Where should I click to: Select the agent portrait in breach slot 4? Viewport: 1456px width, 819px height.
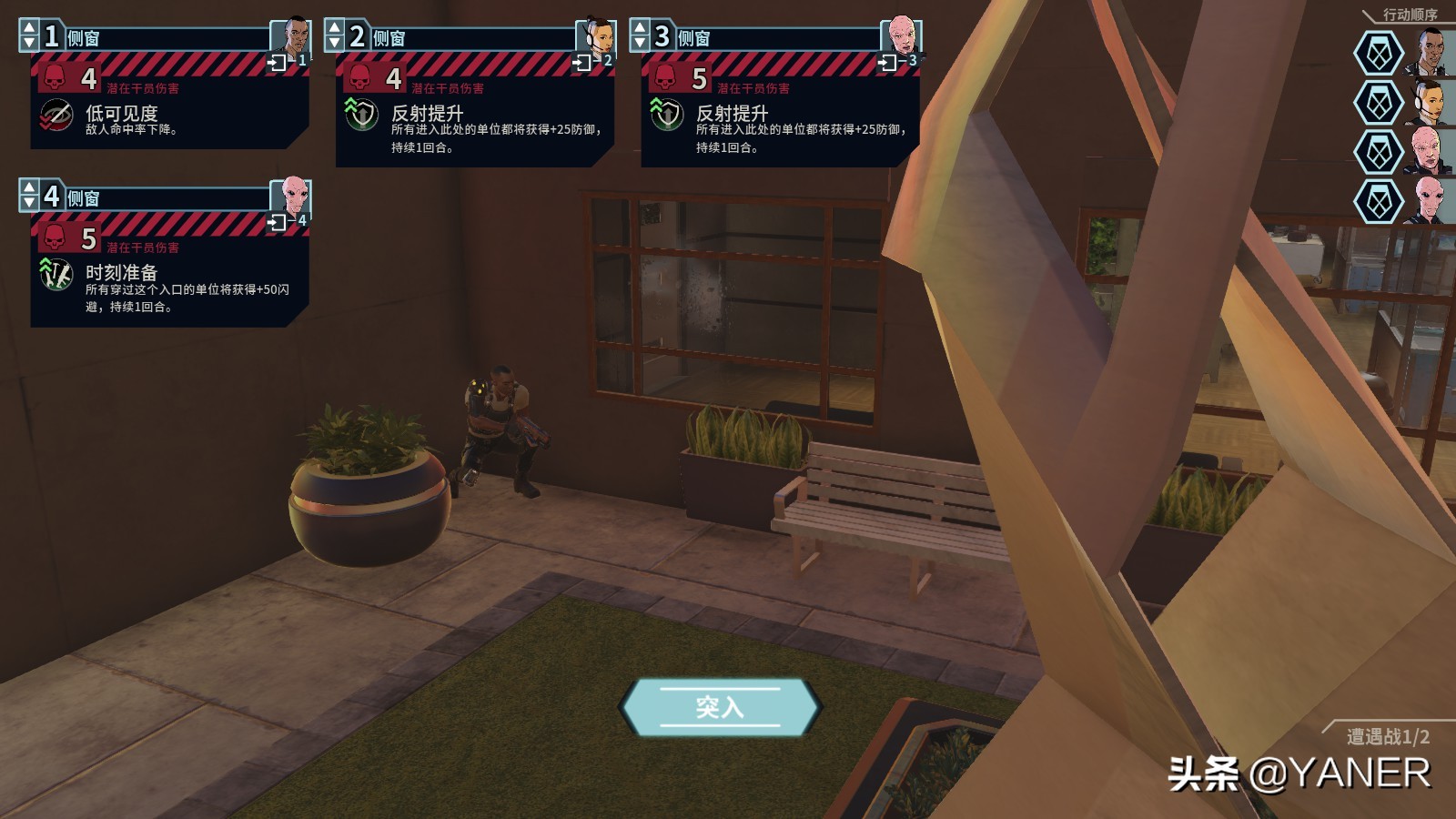[x=293, y=194]
